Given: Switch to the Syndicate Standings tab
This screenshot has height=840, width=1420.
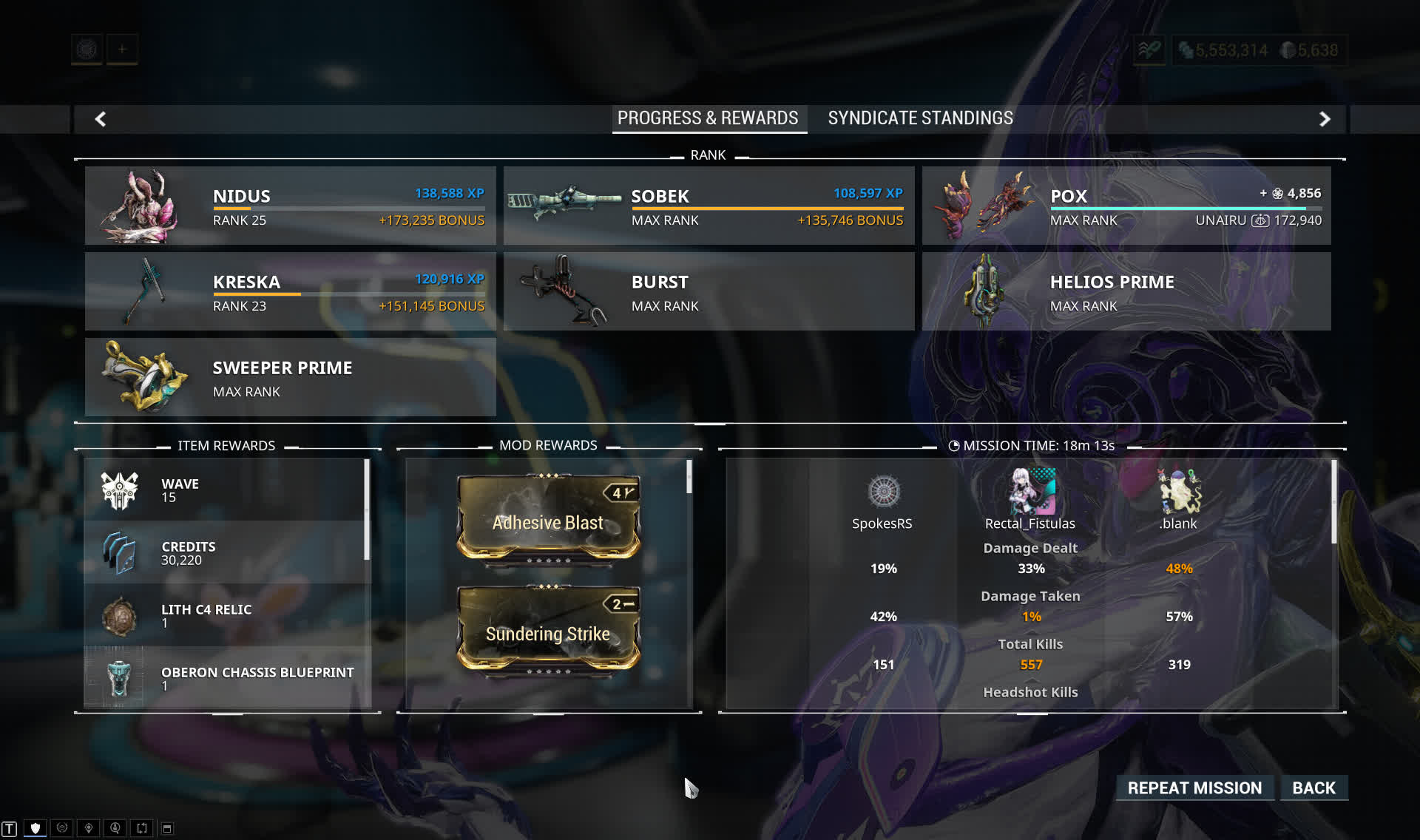Looking at the screenshot, I should (920, 118).
